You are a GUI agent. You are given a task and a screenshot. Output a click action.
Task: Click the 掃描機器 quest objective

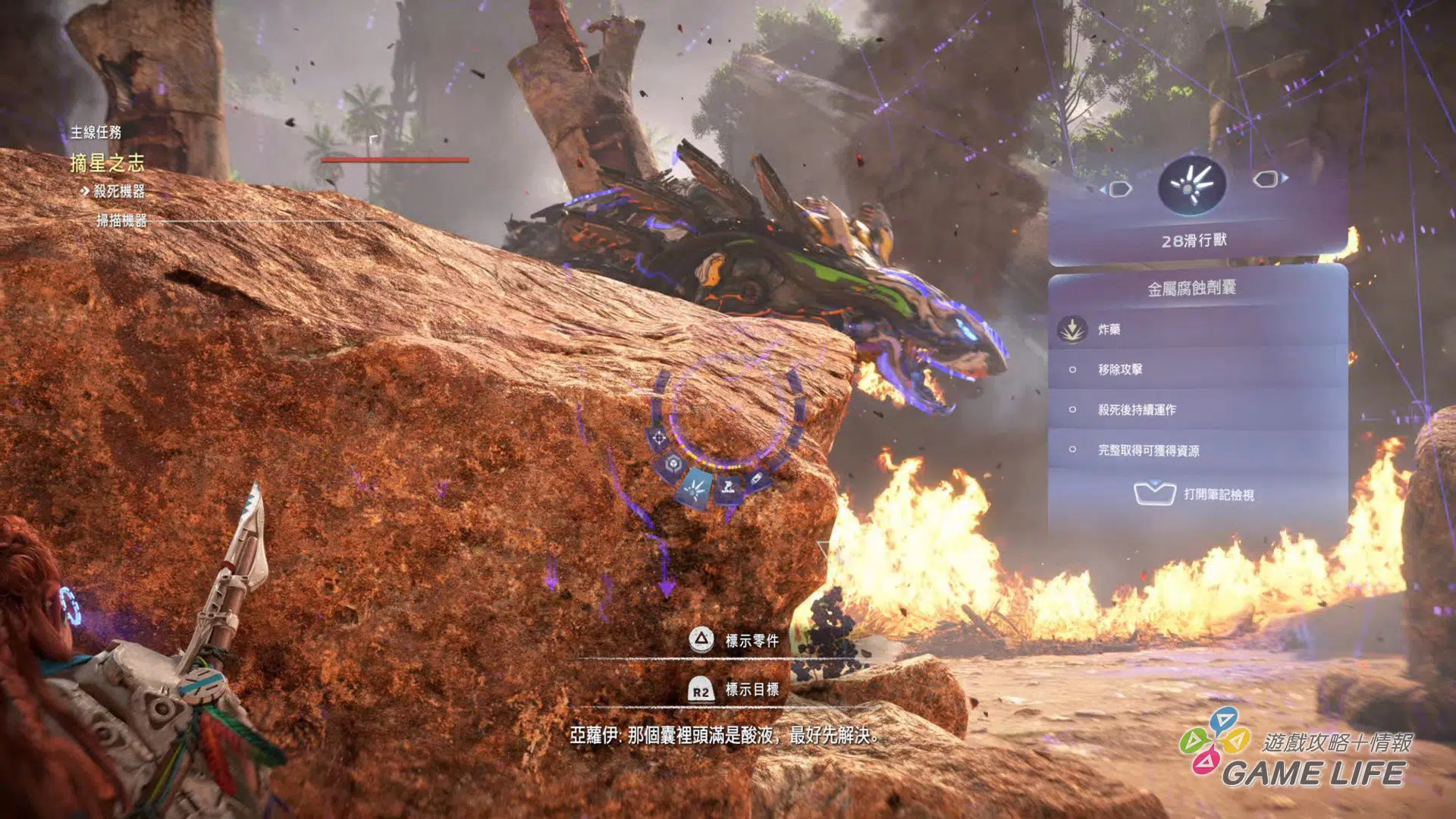pos(121,221)
